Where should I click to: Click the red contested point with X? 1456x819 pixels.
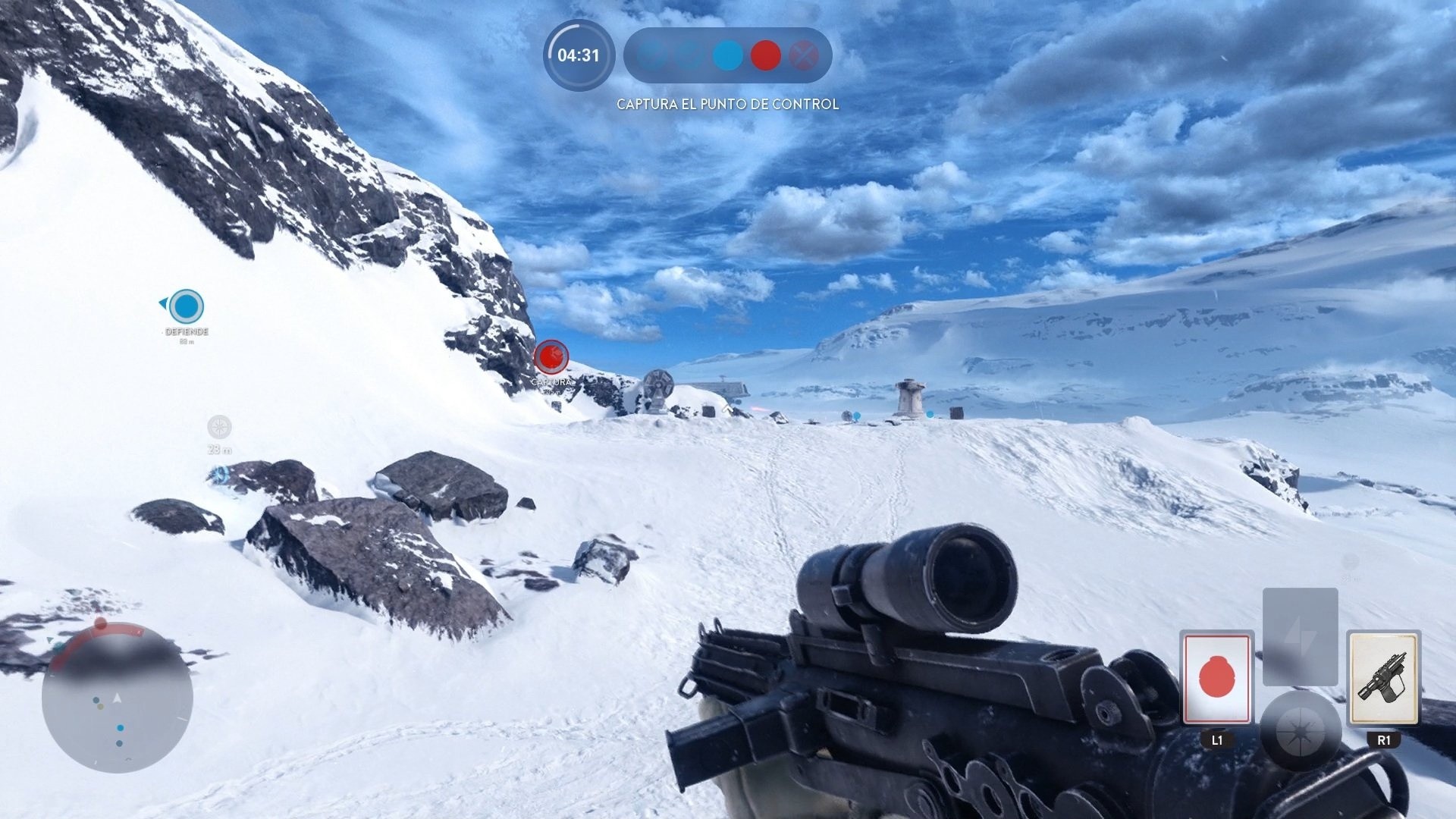[805, 55]
